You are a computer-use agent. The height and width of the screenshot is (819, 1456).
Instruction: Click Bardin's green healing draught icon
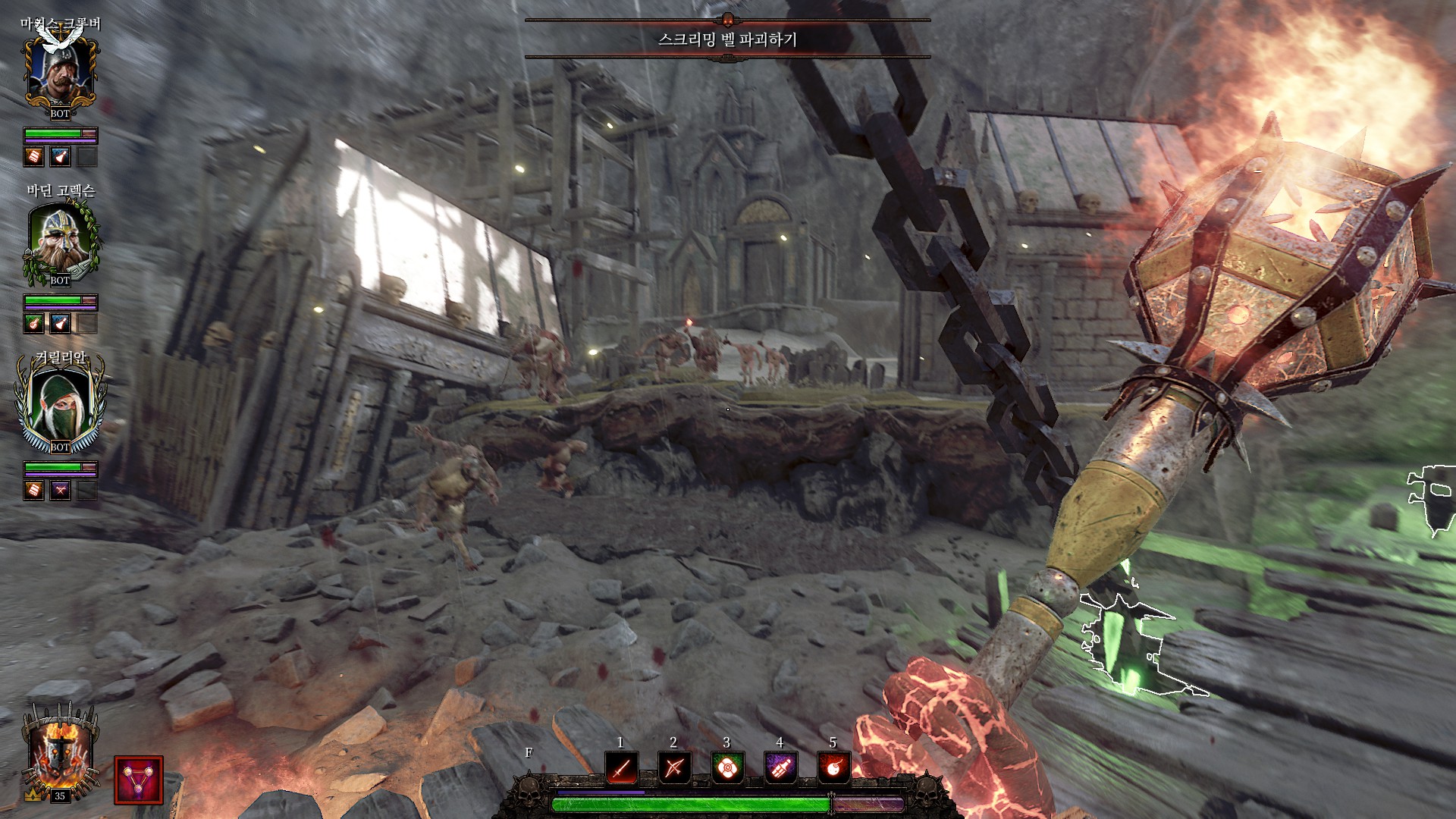34,324
